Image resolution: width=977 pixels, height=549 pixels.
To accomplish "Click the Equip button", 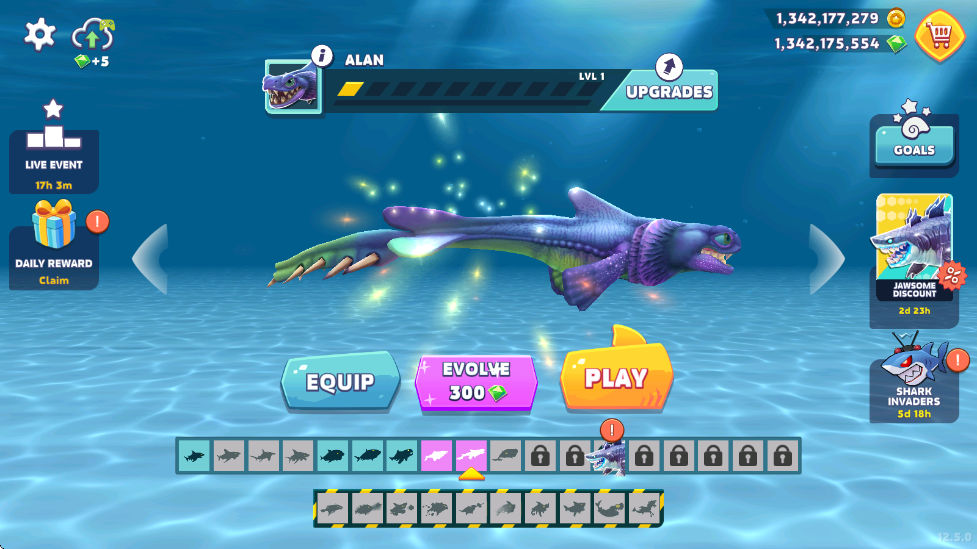I will point(340,382).
